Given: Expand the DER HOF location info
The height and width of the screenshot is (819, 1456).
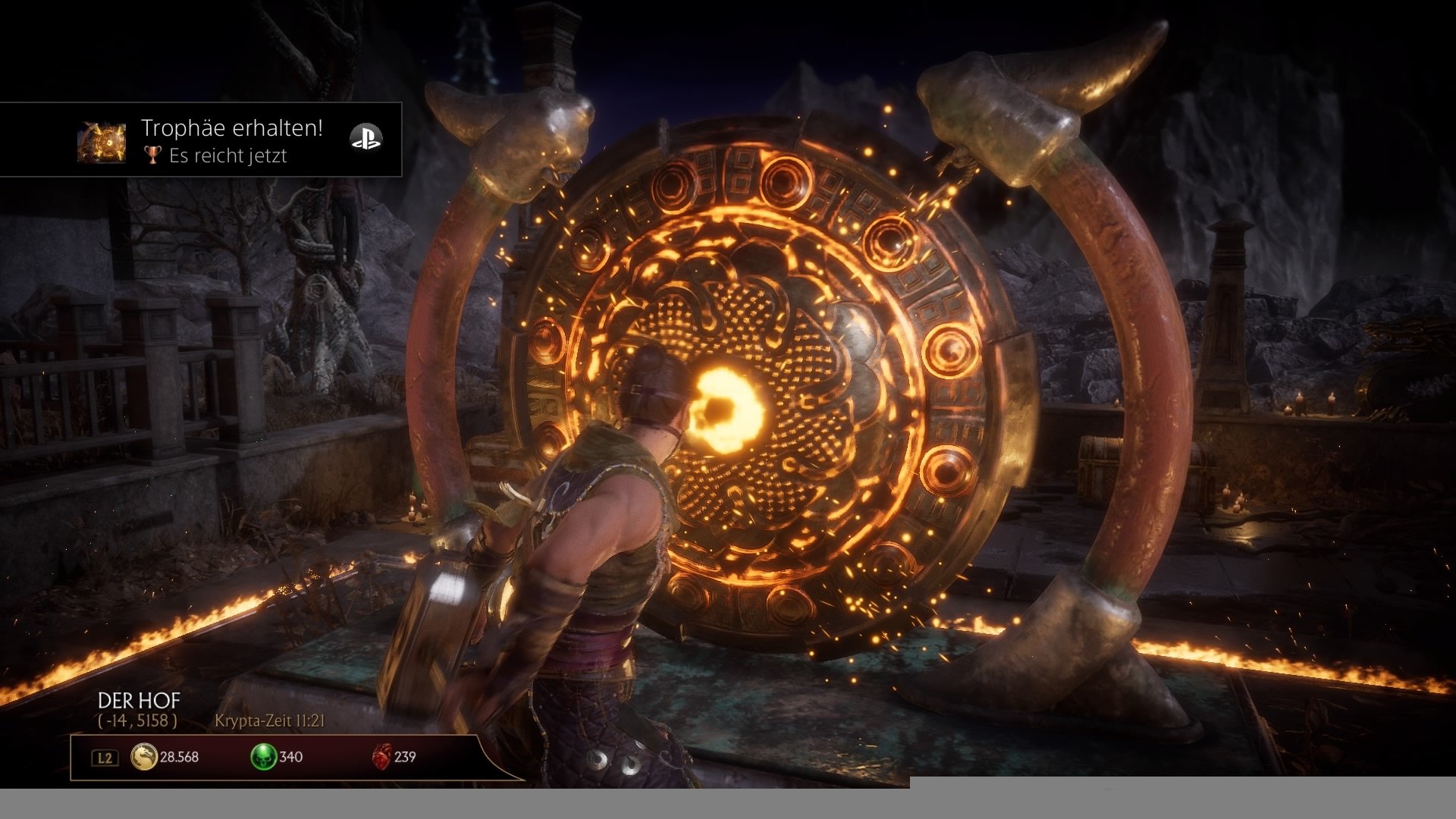Looking at the screenshot, I should [x=138, y=701].
